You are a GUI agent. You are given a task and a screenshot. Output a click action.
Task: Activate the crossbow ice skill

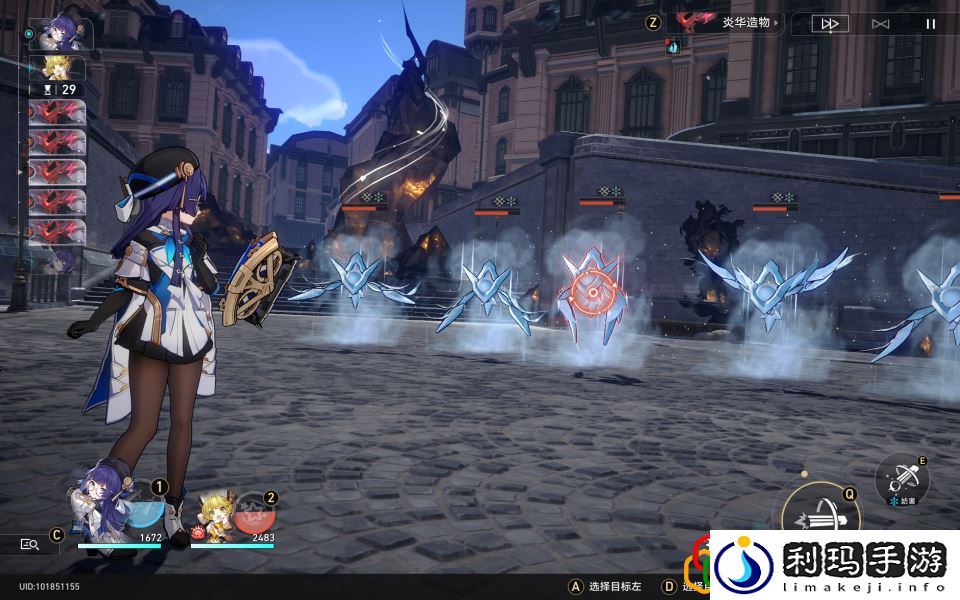[902, 480]
